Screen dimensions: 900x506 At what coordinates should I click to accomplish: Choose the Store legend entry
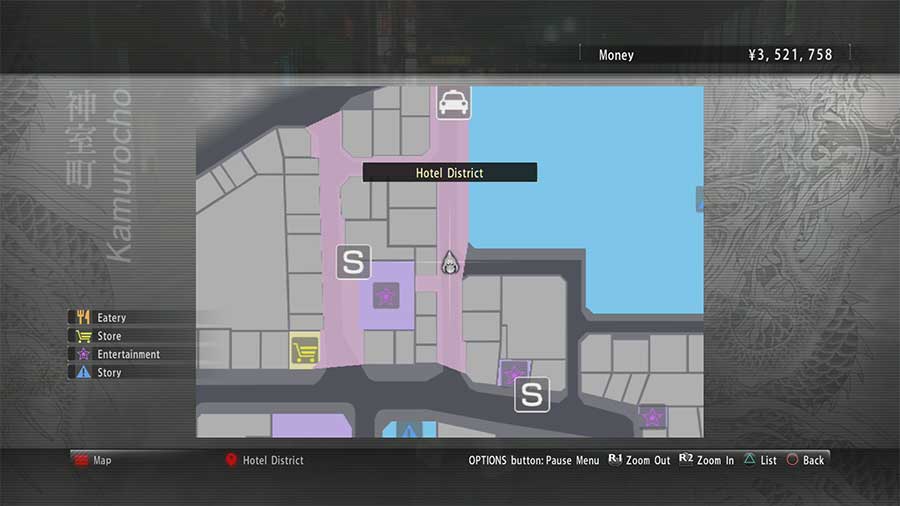tap(108, 336)
